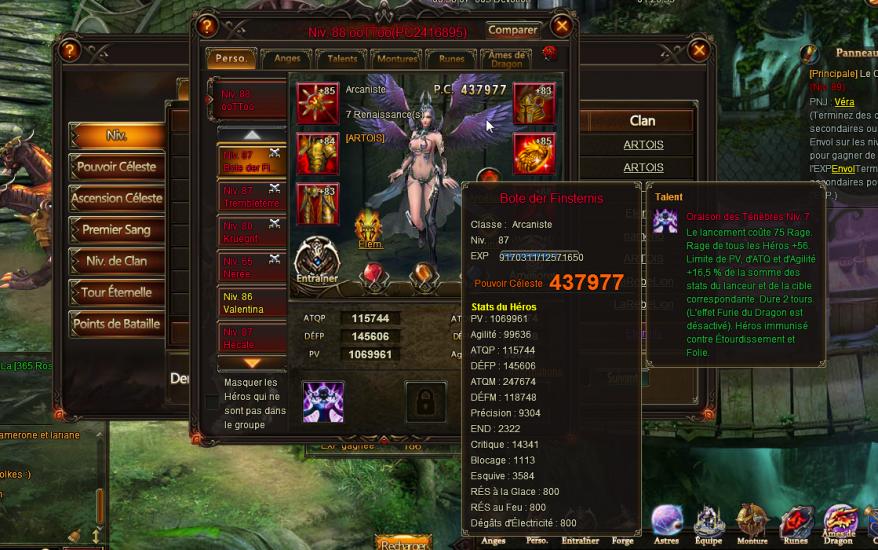Open the Premier Sang ranking
The image size is (878, 550).
click(117, 230)
